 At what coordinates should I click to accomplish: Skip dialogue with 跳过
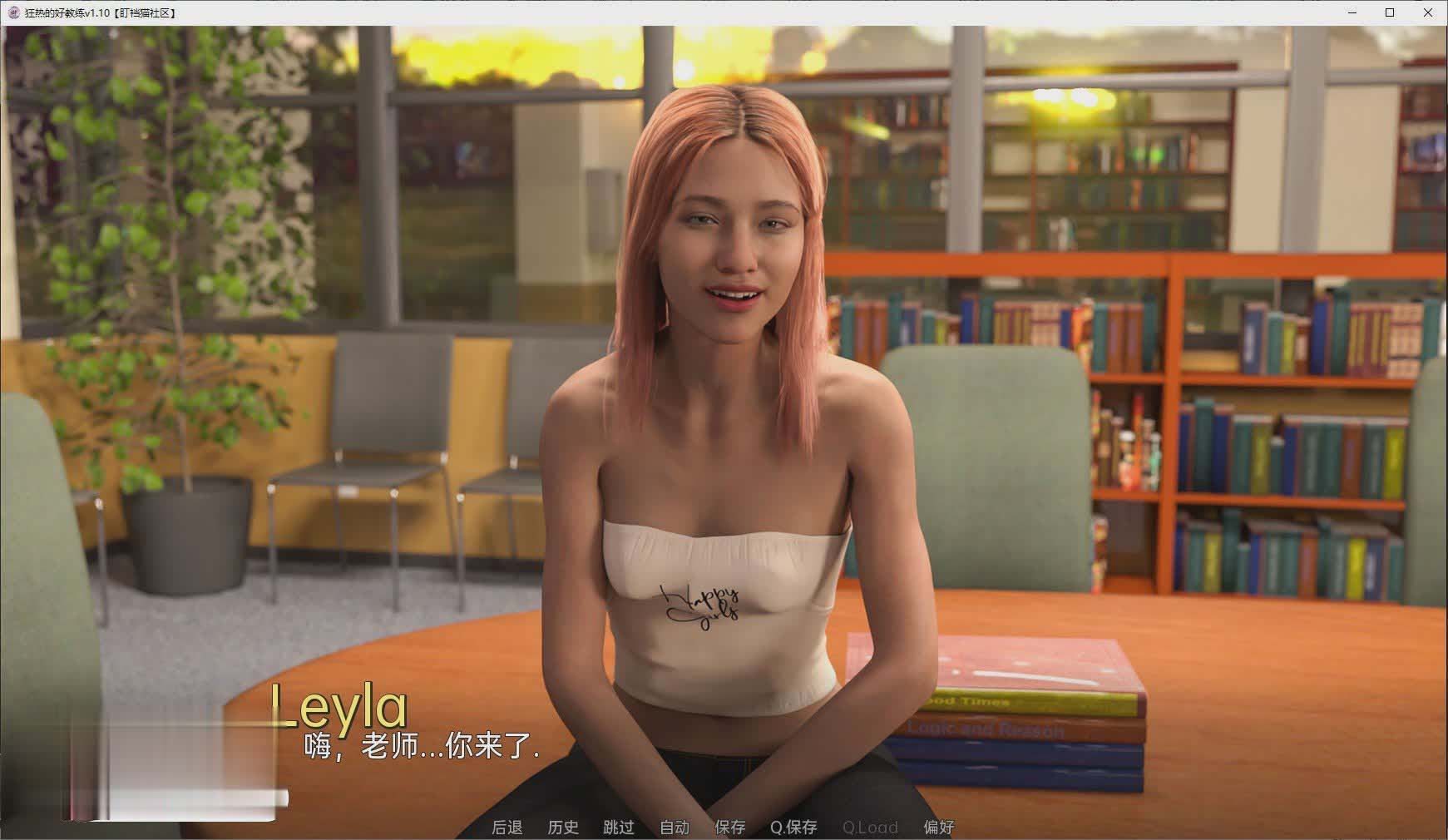click(619, 827)
